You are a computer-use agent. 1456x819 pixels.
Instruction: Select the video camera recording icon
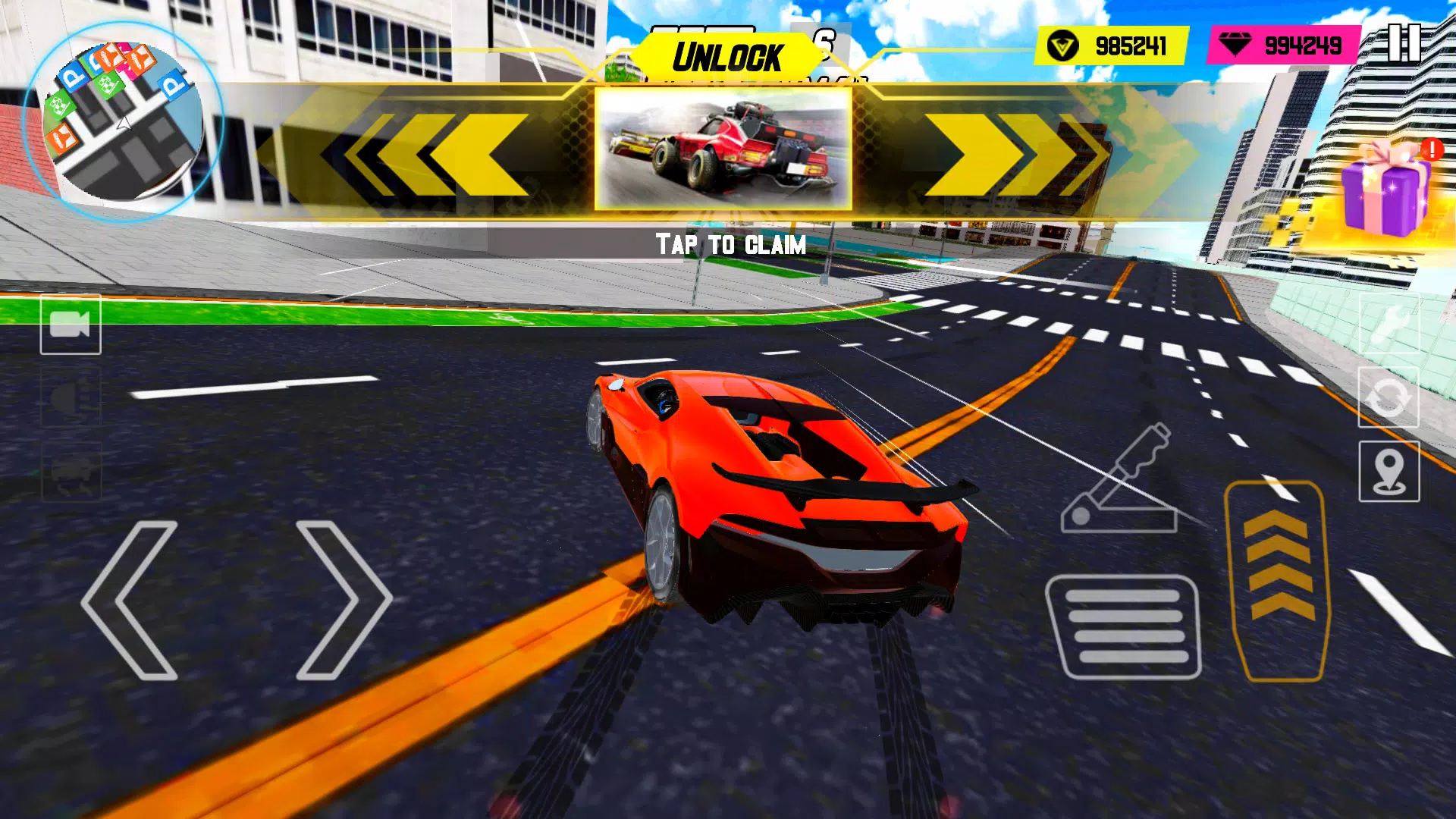(x=72, y=326)
